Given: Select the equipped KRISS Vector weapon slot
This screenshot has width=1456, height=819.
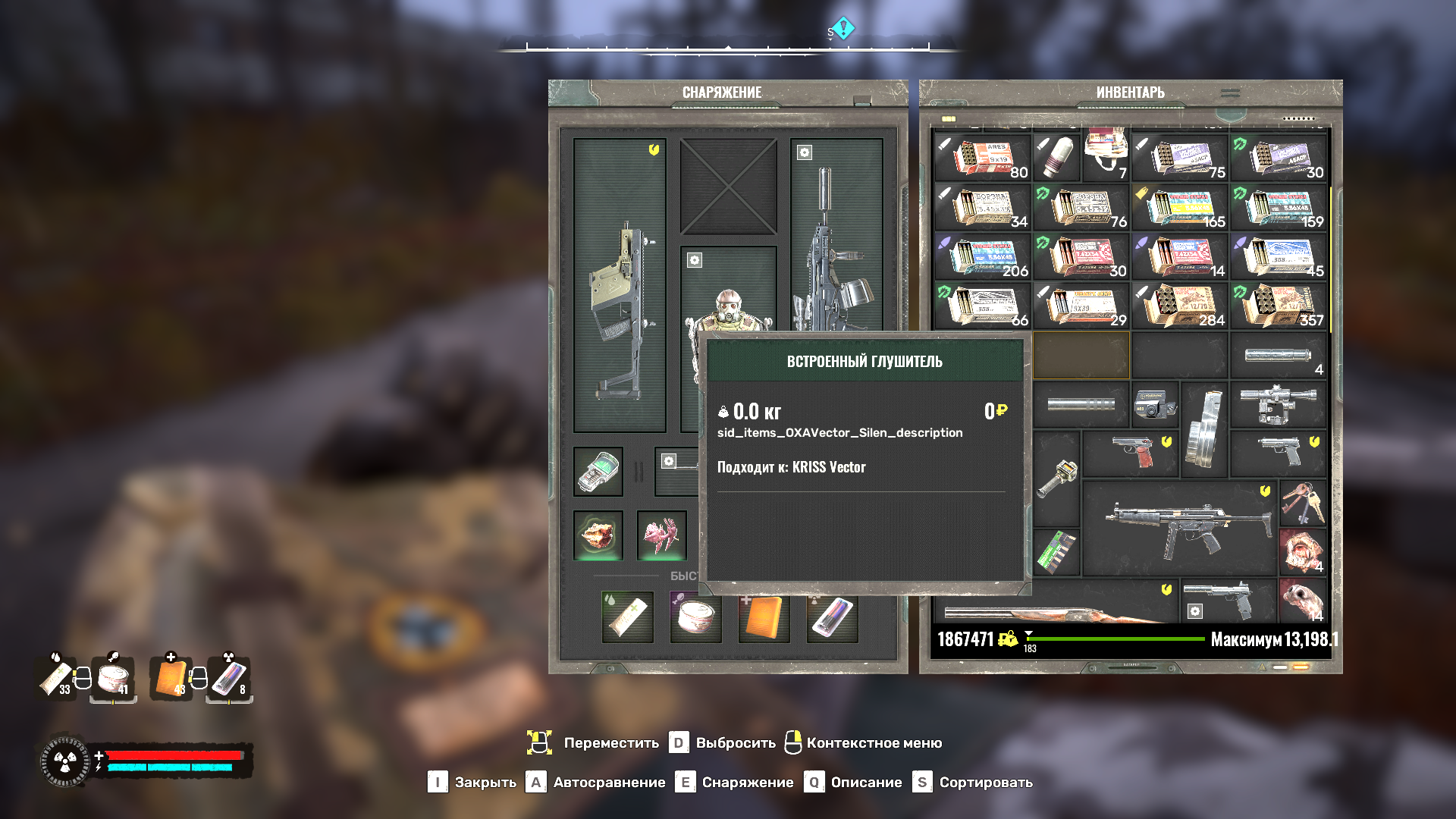Looking at the screenshot, I should pyautogui.click(x=620, y=286).
